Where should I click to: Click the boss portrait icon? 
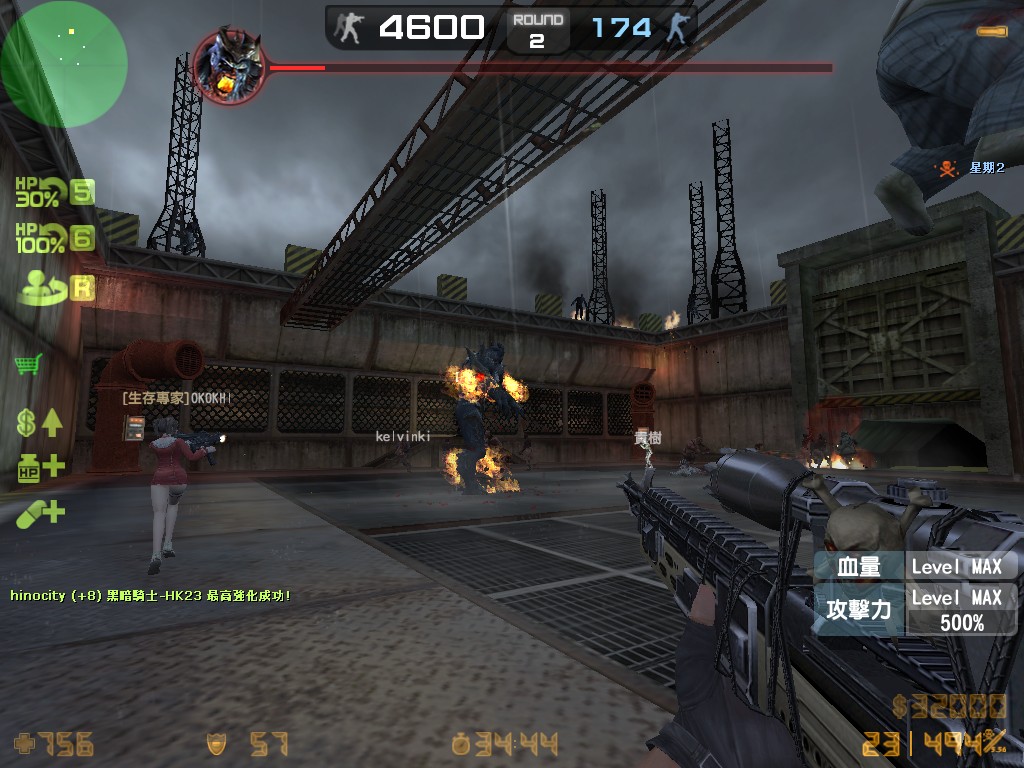(x=229, y=66)
